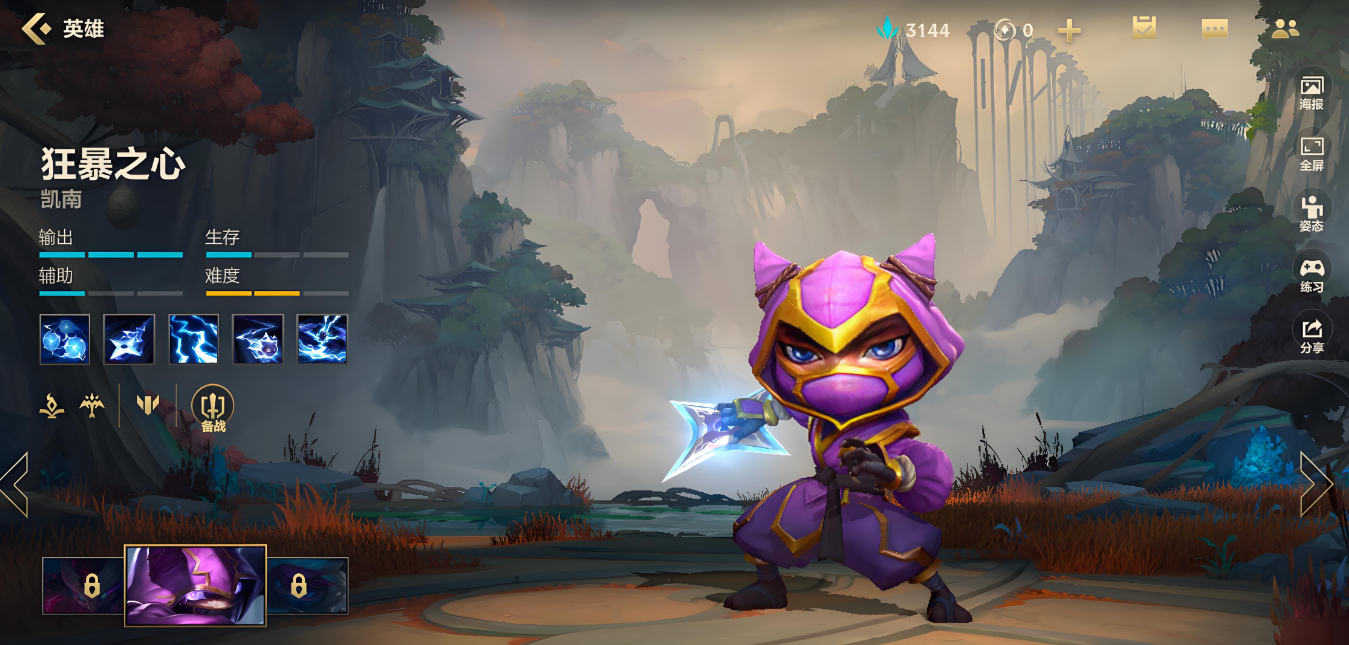View the thundering shuriken ability
The image size is (1349, 645).
(129, 339)
